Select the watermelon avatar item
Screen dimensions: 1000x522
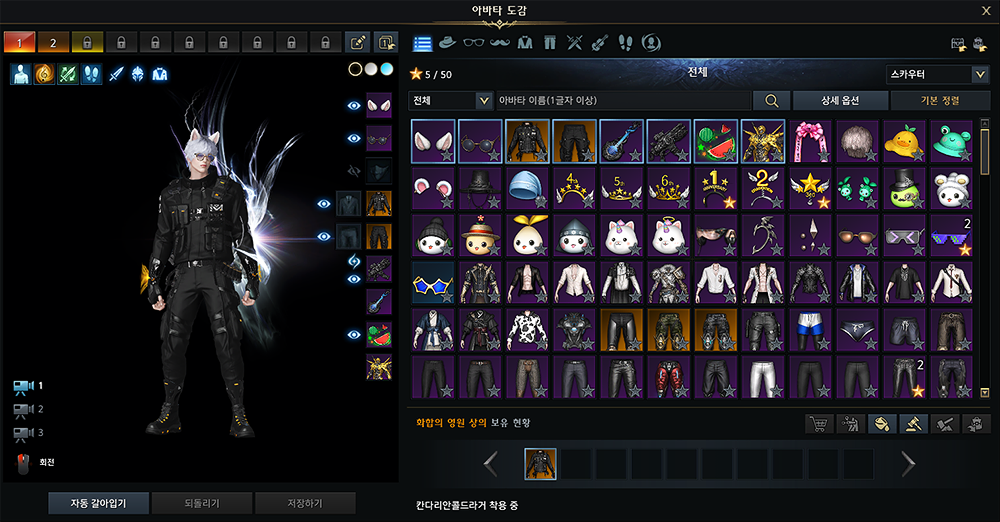point(714,141)
